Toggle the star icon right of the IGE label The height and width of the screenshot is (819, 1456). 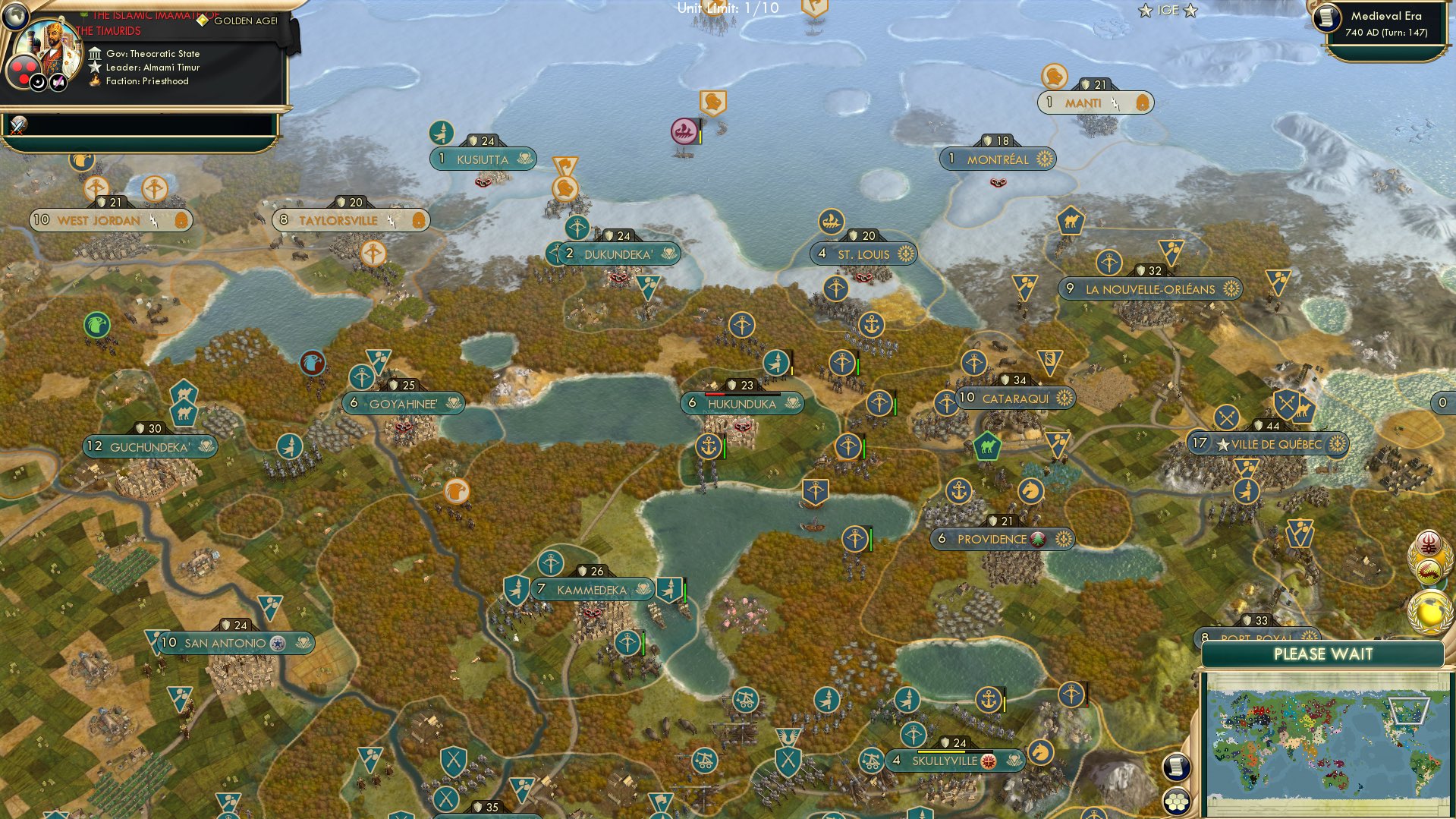tap(1189, 11)
